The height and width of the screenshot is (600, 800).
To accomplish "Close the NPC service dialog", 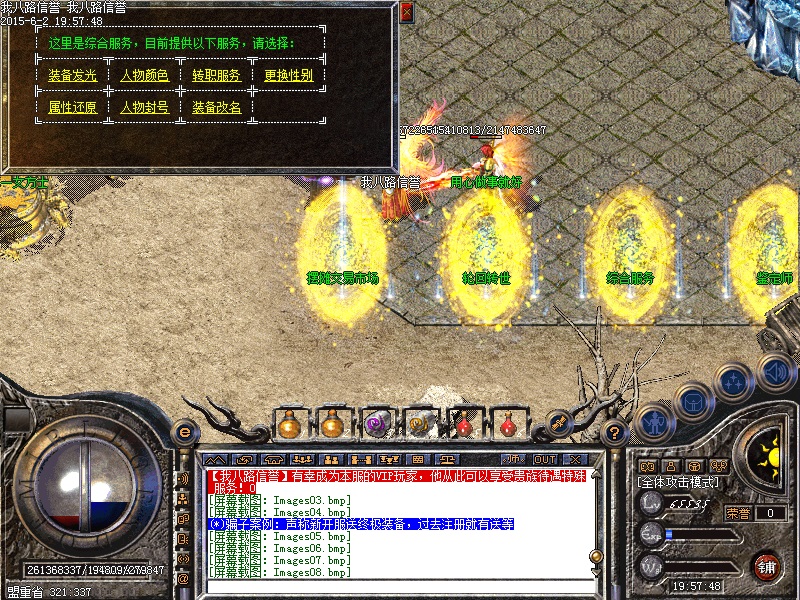I will 406,12.
